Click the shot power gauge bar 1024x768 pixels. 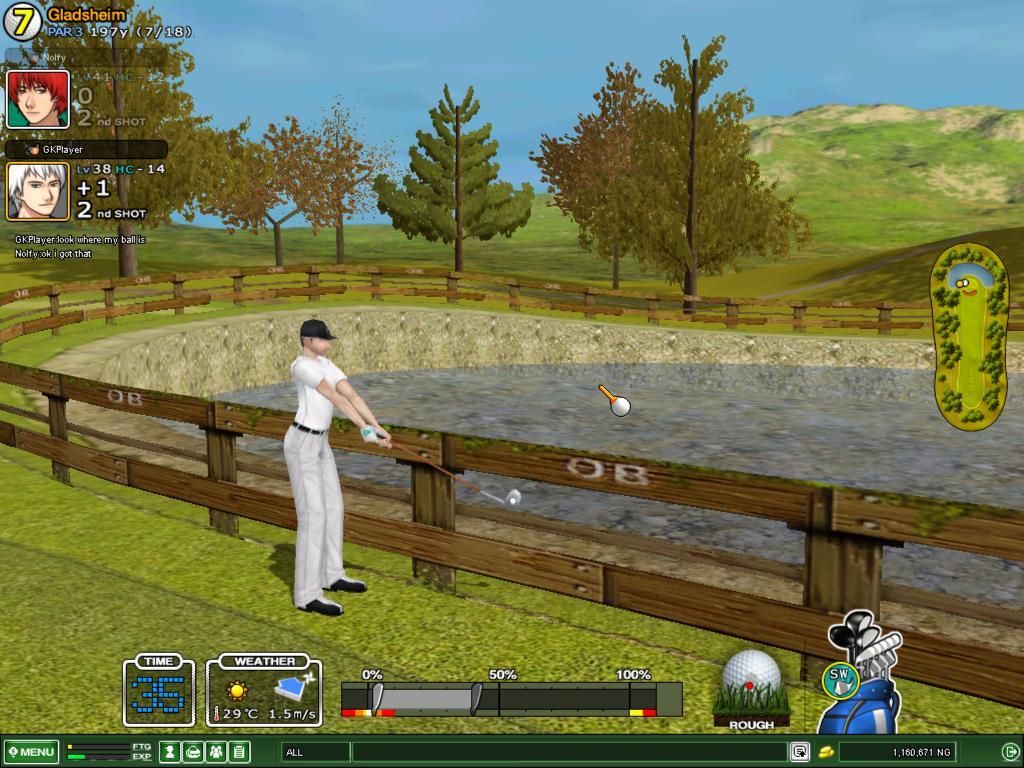point(510,698)
